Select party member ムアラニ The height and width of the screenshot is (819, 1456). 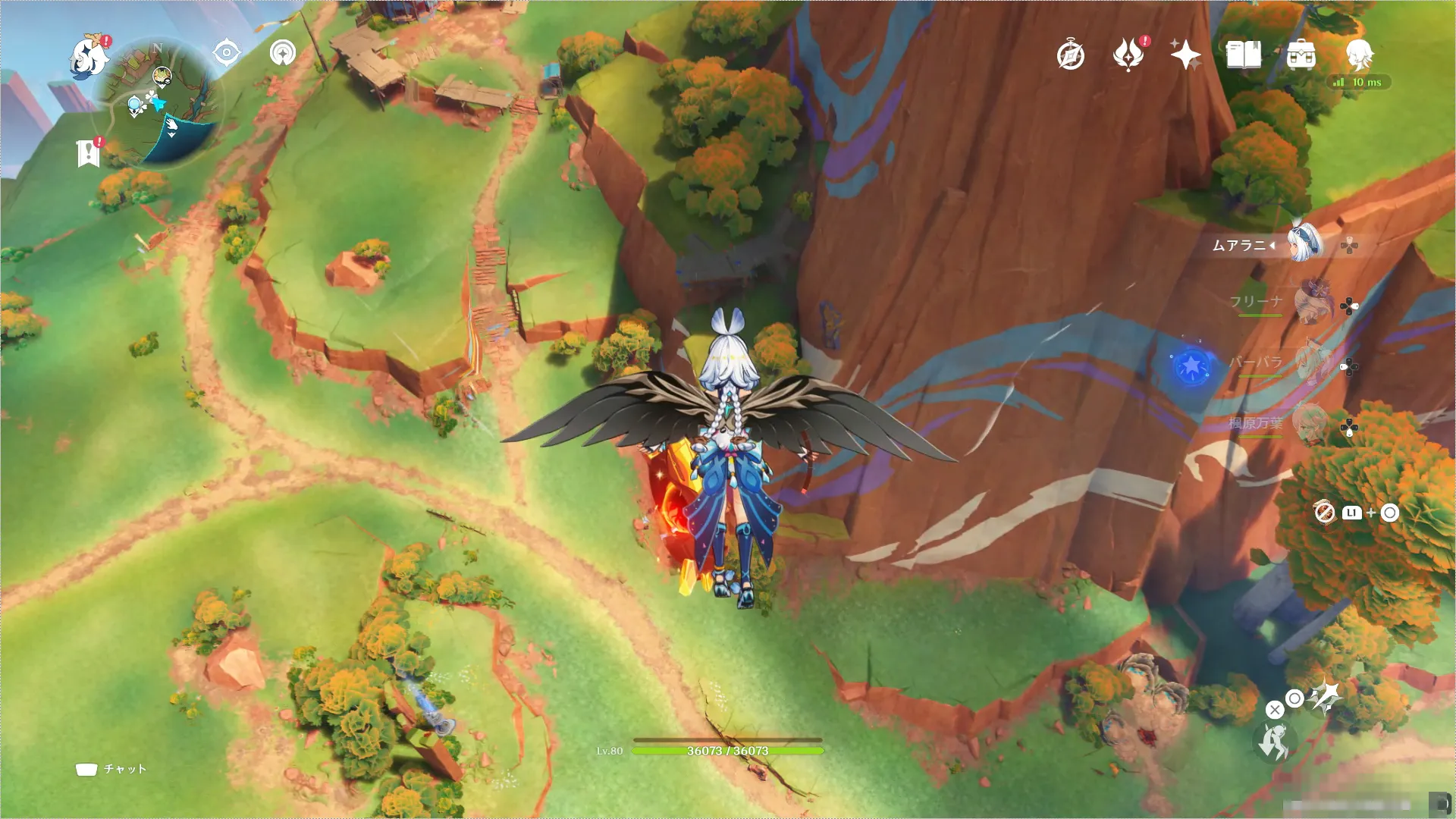click(1305, 244)
